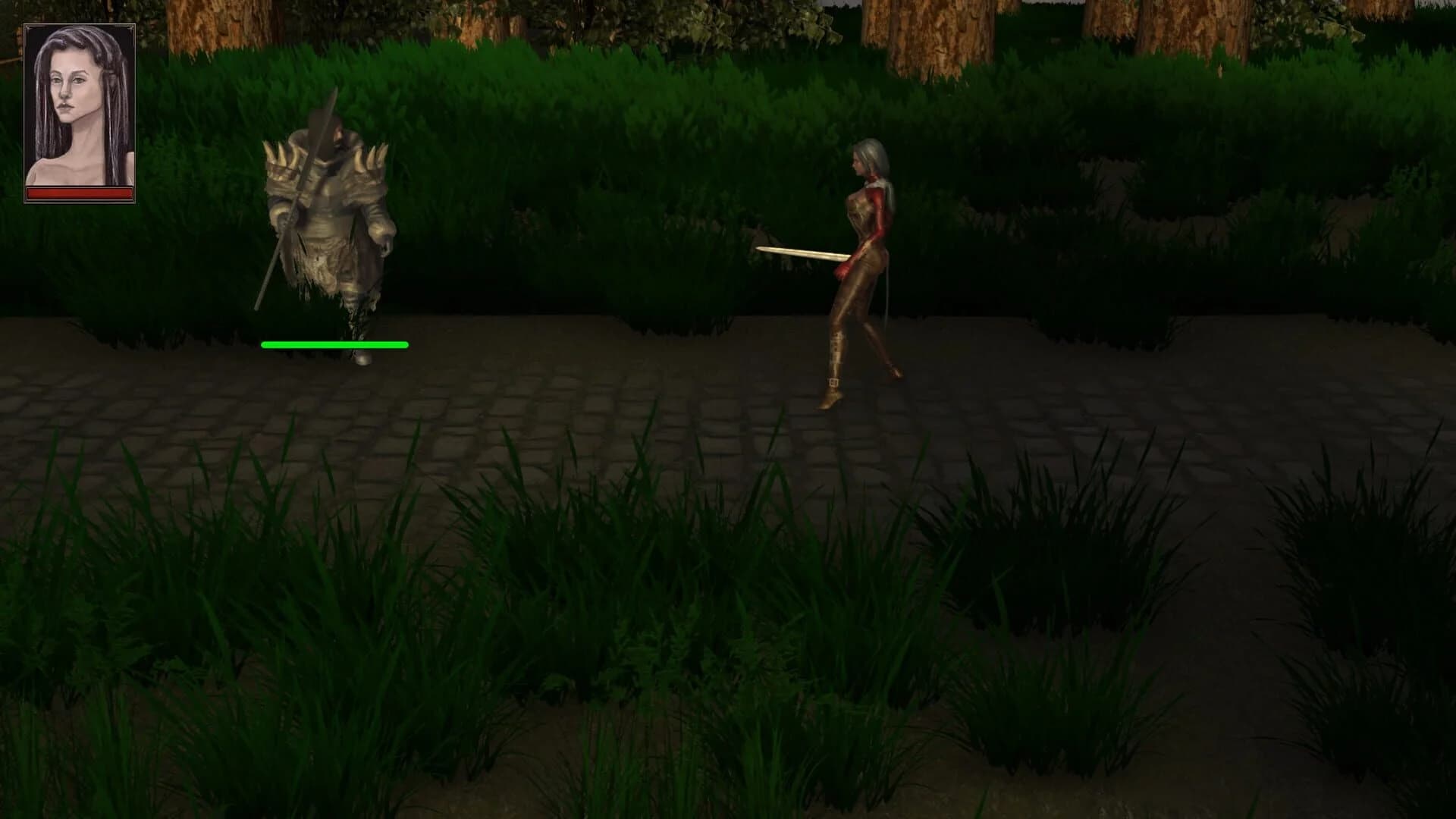Click the cobblestone path between the fighters
The width and height of the screenshot is (1456, 819).
click(x=591, y=394)
